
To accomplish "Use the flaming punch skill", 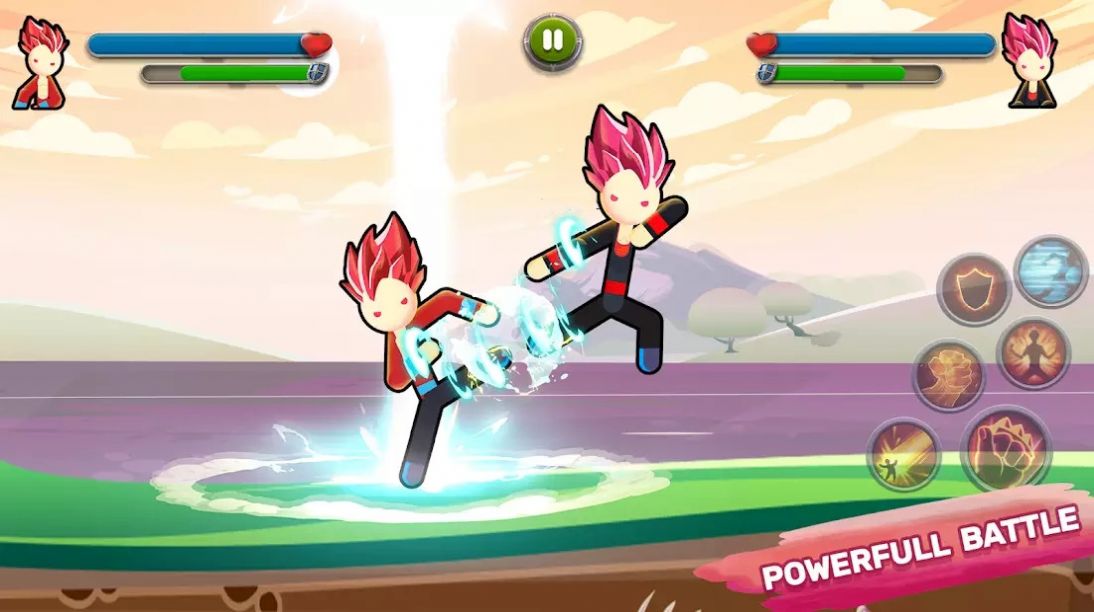I will (949, 376).
